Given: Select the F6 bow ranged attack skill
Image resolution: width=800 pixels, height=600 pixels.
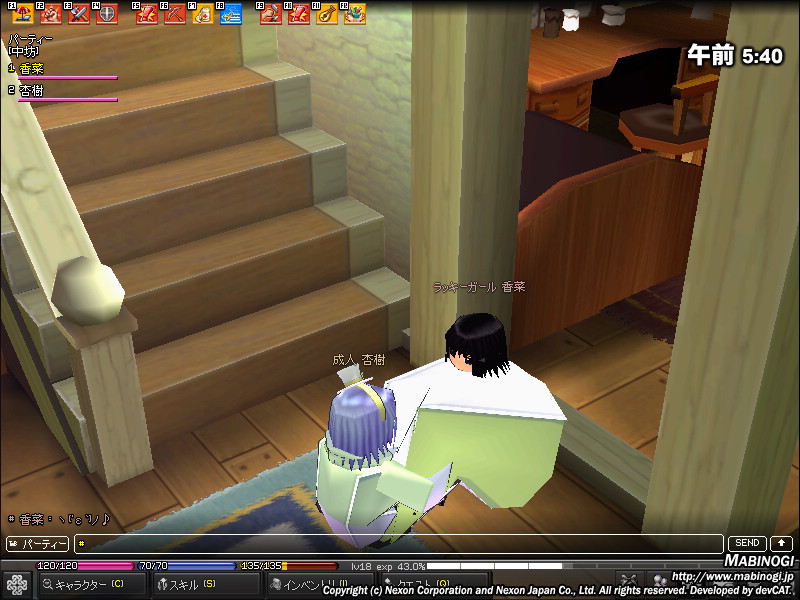Looking at the screenshot, I should pos(175,14).
